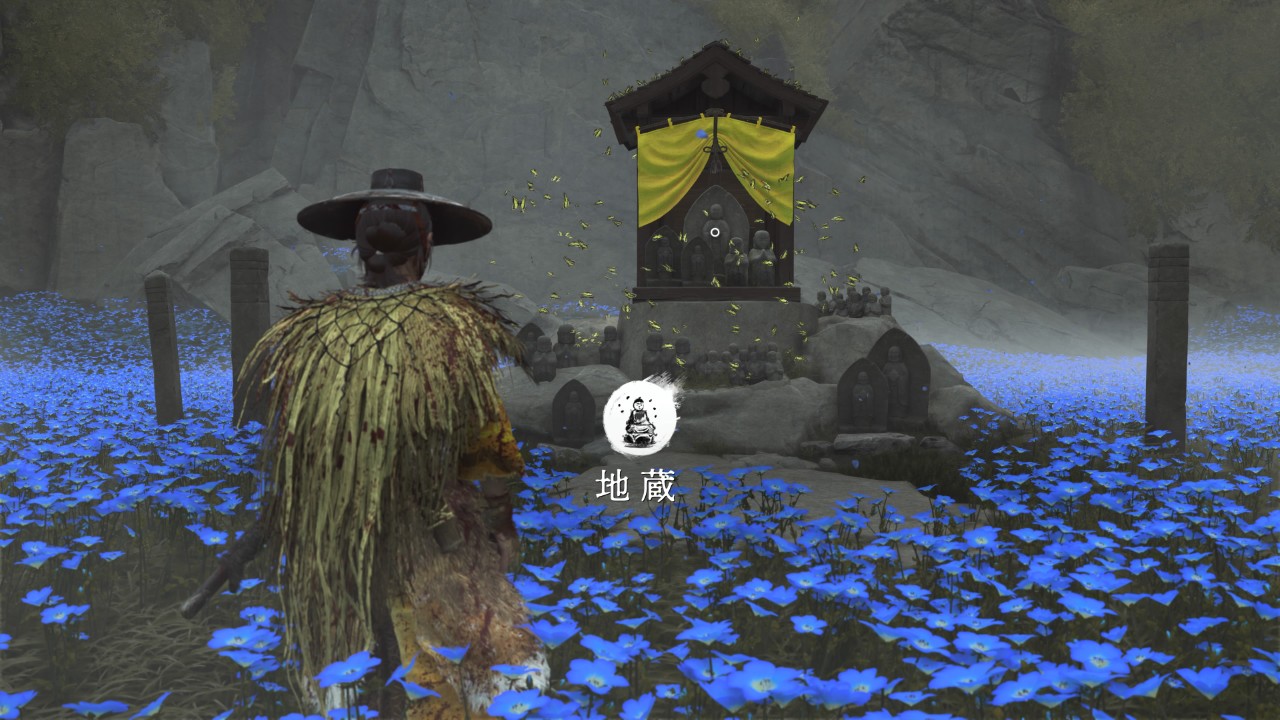Select the Jizo statue marker icon
Image resolution: width=1280 pixels, height=720 pixels.
coord(640,417)
